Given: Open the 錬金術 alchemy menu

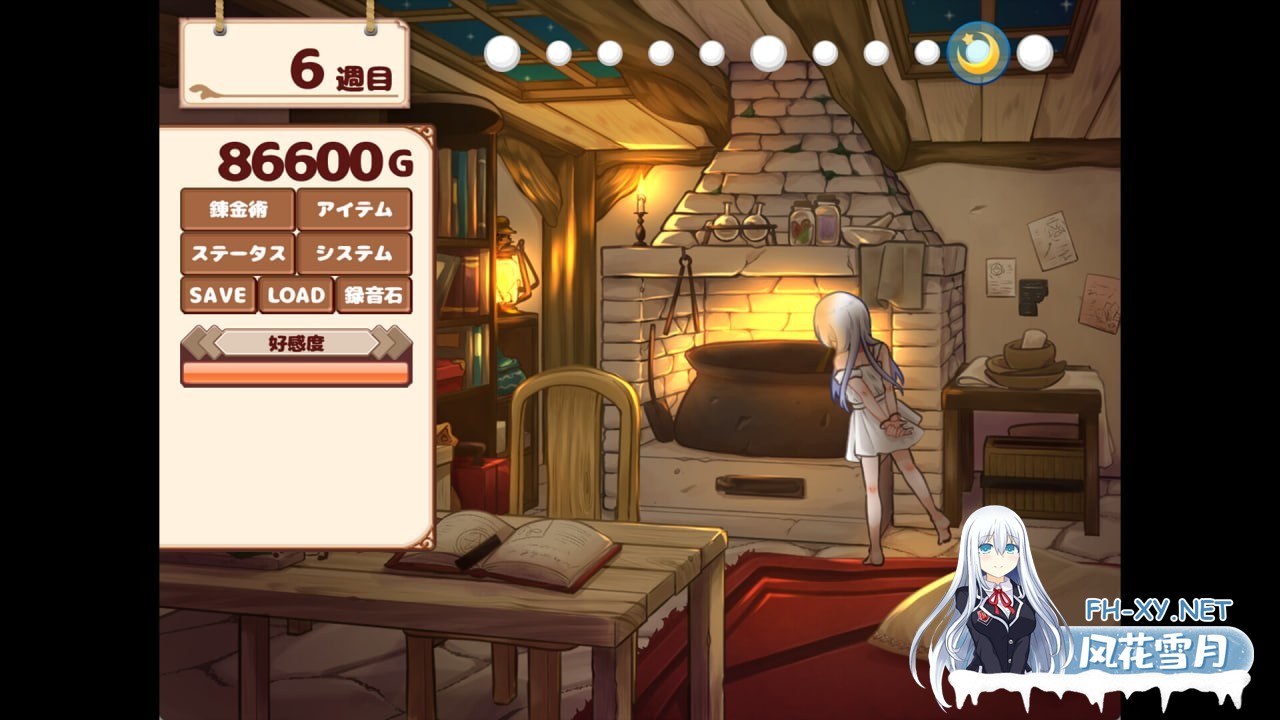Looking at the screenshot, I should coord(237,210).
